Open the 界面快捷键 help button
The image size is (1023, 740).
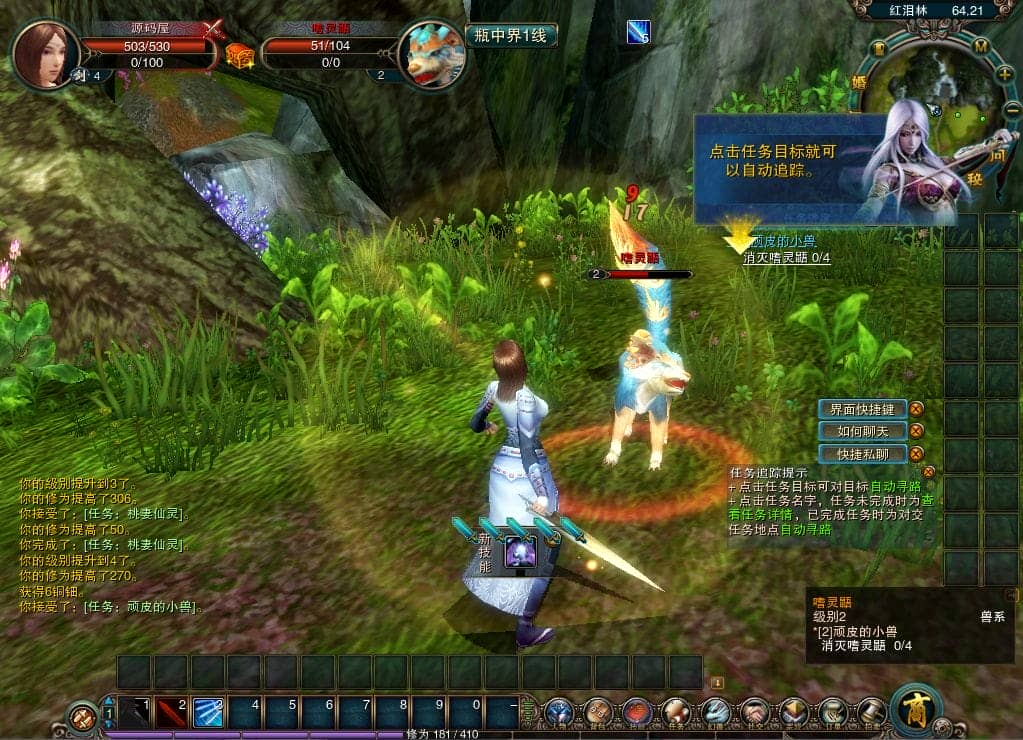[862, 408]
